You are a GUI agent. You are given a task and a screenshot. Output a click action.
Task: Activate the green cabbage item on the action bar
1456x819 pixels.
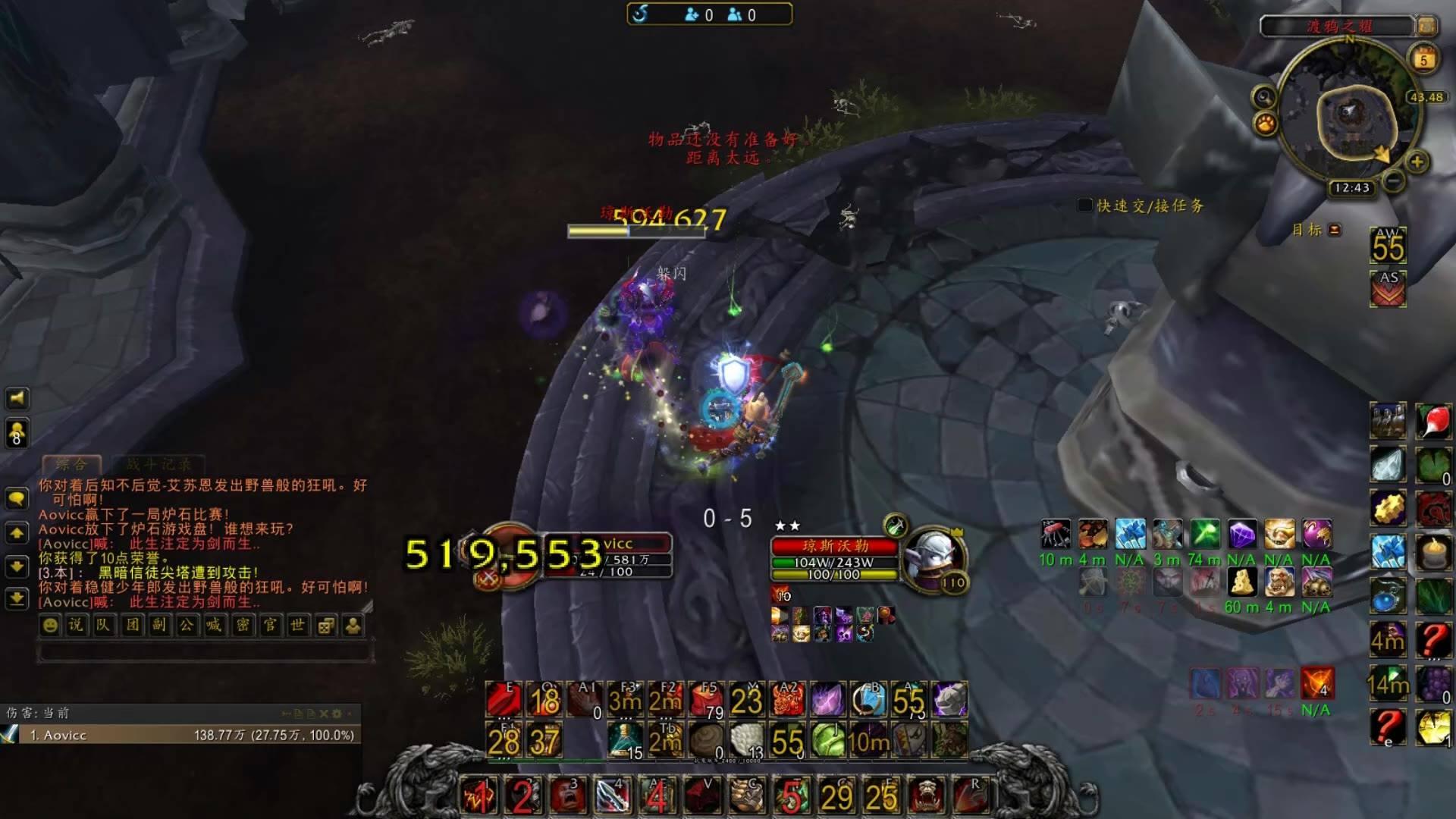(827, 740)
